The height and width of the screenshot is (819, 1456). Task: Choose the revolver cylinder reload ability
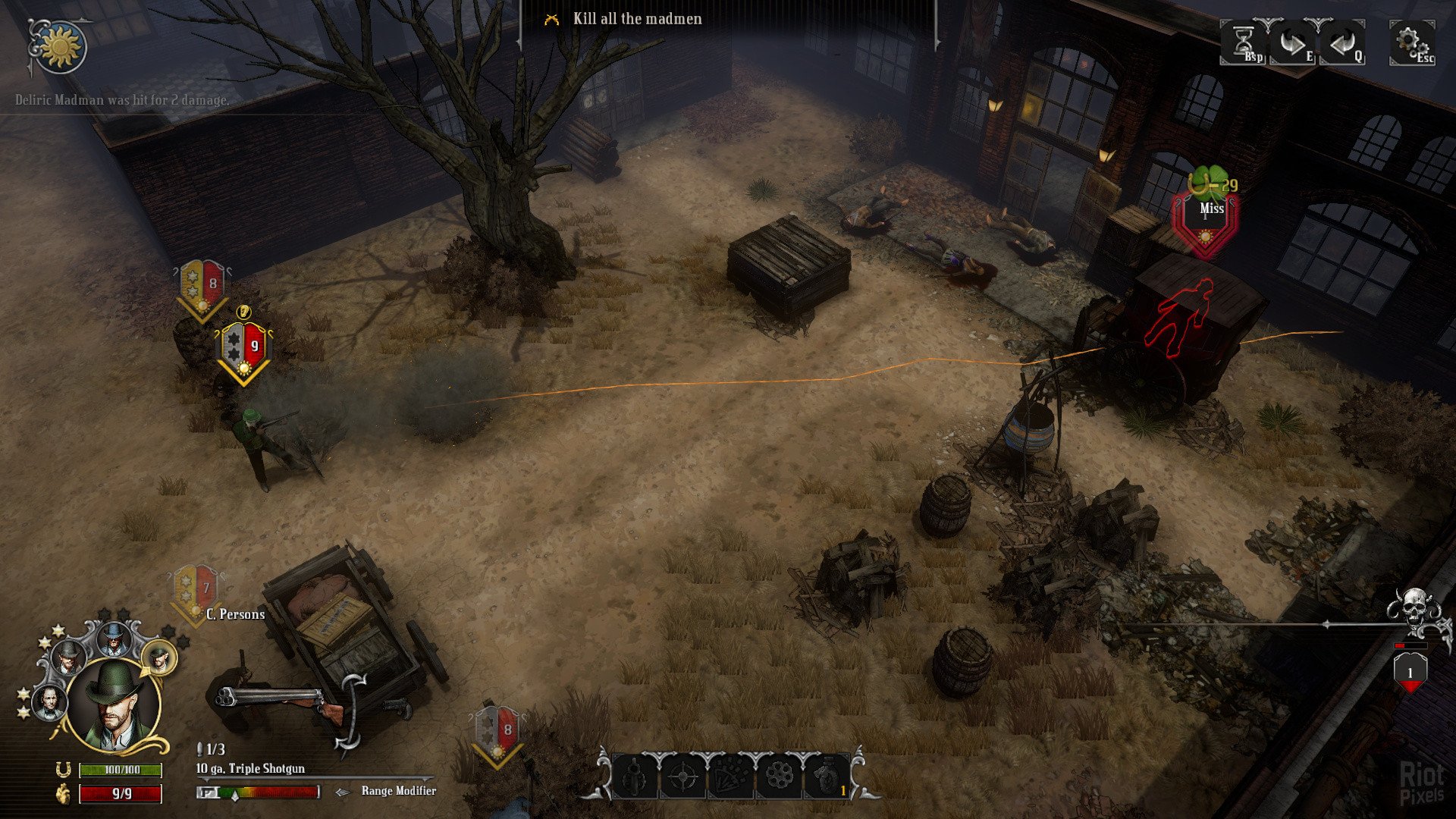click(779, 777)
